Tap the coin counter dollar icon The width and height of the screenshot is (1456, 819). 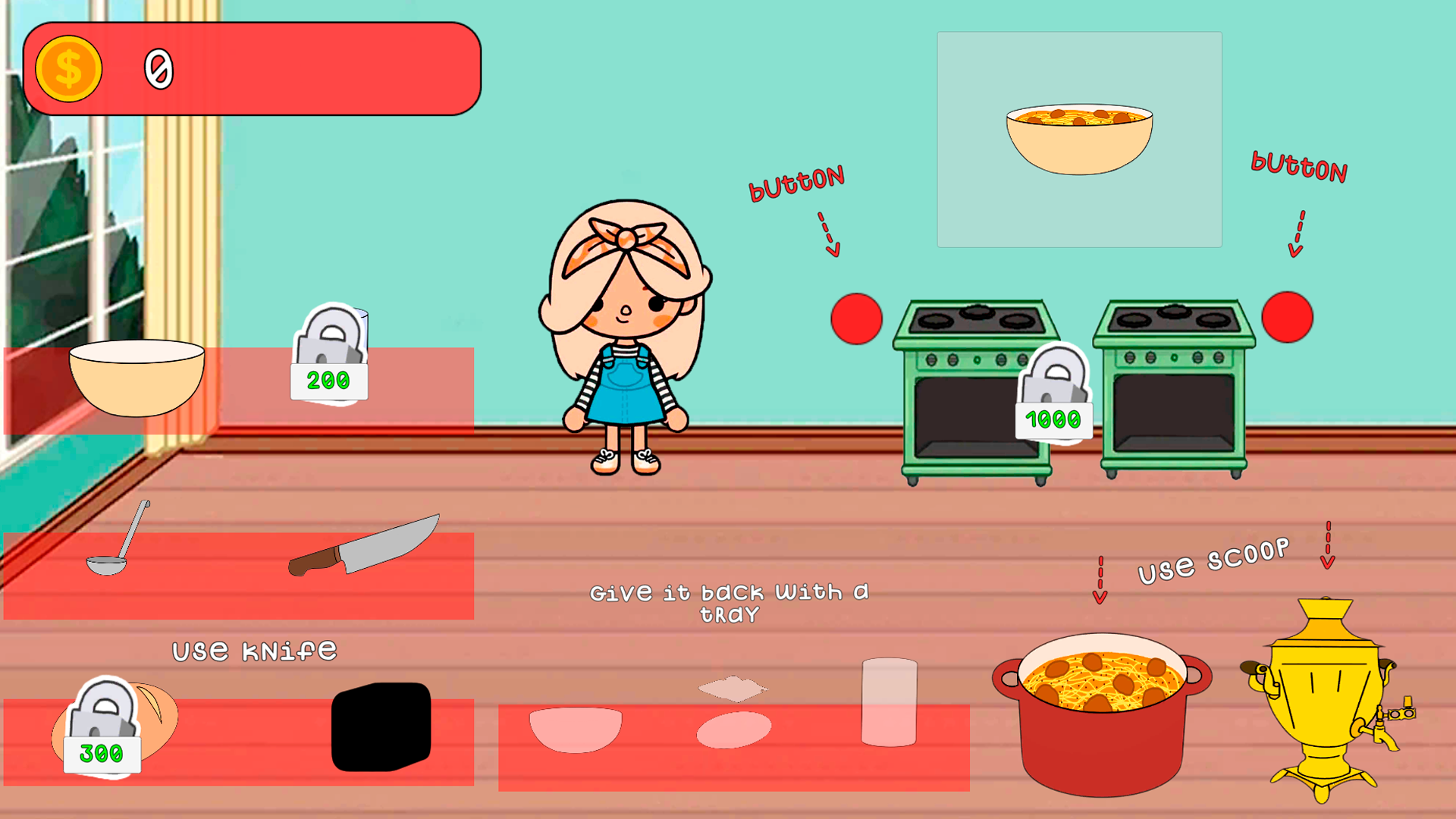(68, 68)
